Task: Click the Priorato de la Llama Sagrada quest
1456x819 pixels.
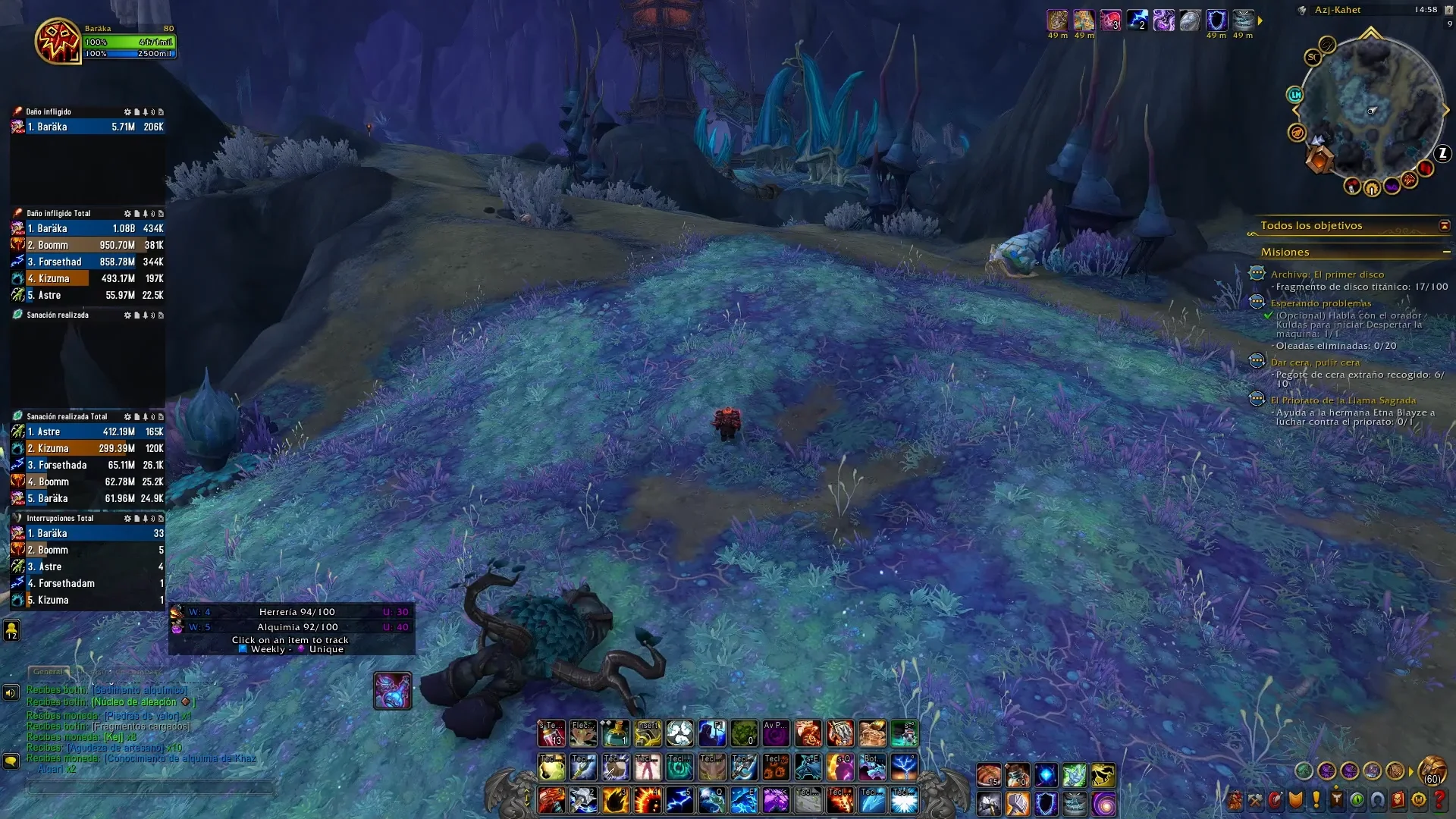Action: (x=1342, y=400)
